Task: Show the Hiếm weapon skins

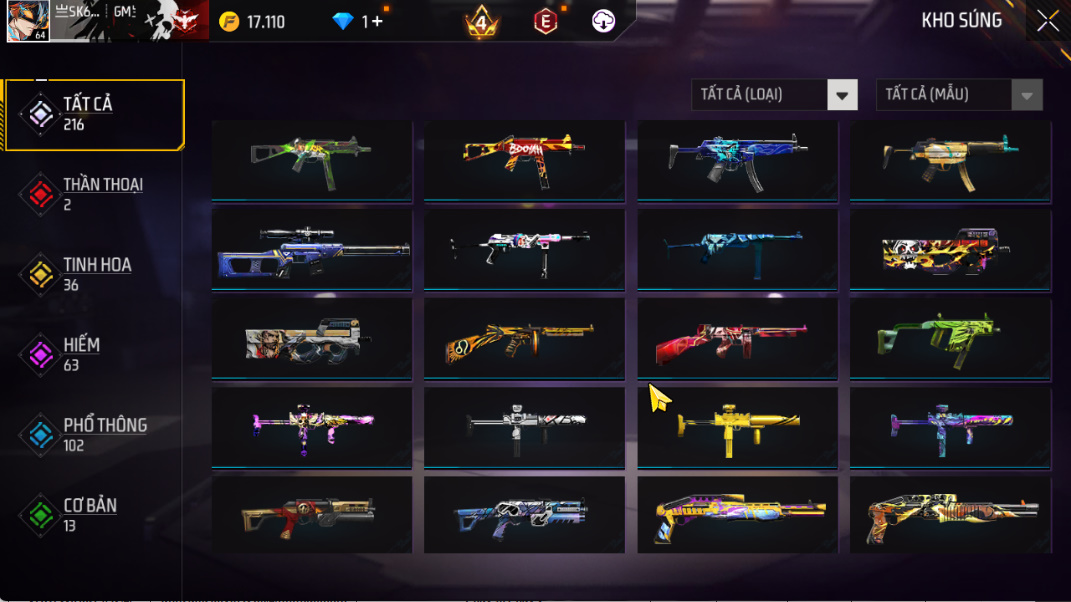Action: pyautogui.click(x=94, y=354)
